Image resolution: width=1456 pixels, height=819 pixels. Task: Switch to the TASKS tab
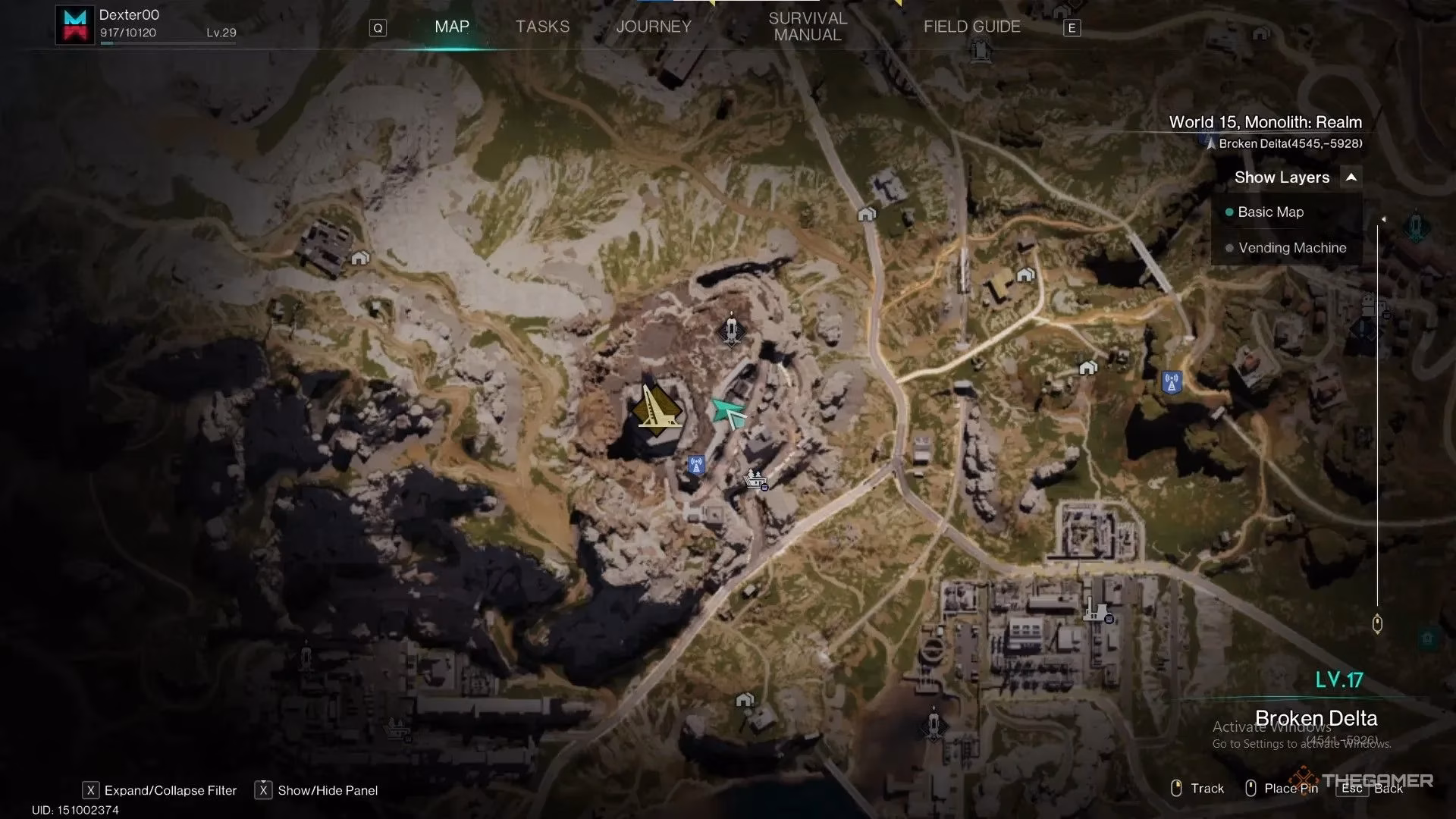tap(542, 27)
